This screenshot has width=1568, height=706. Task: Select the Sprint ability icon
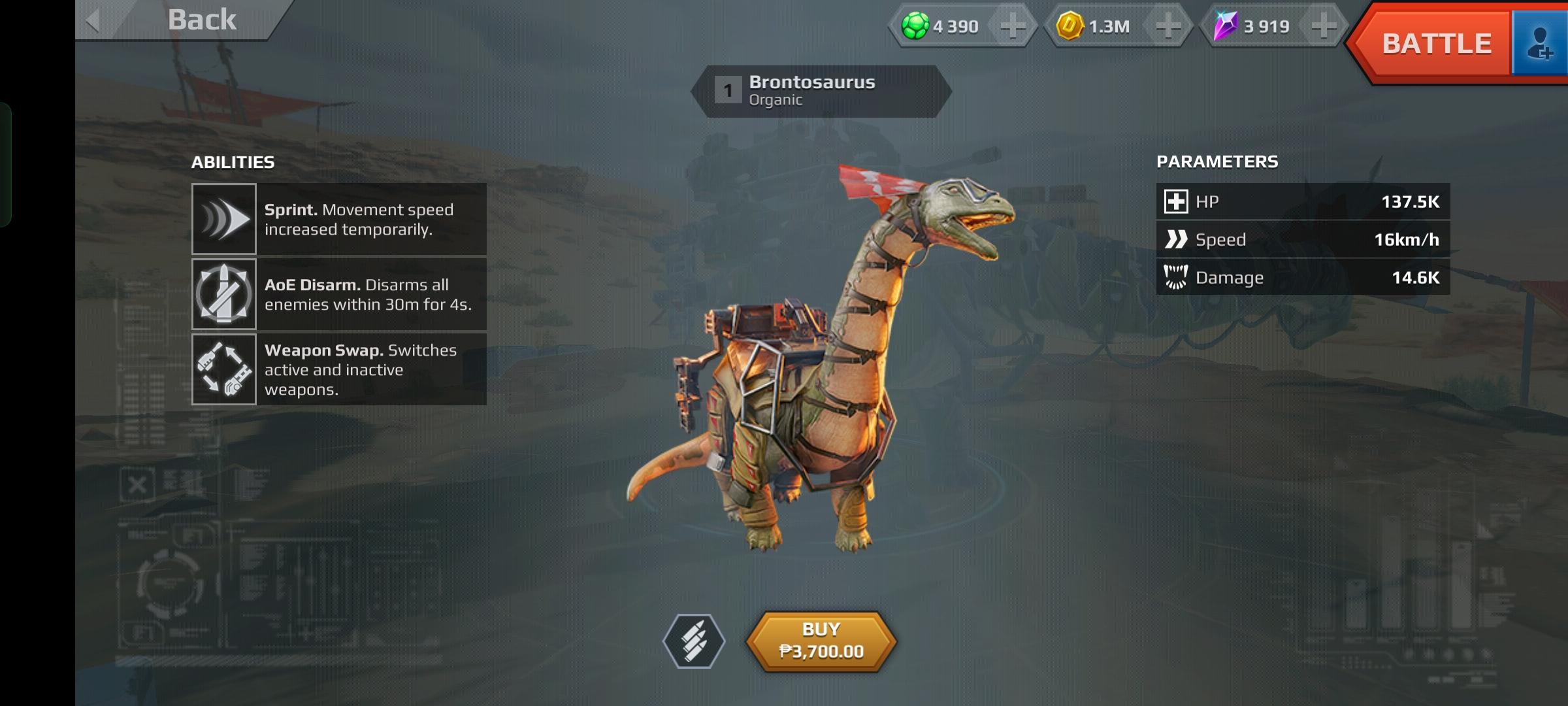pos(224,219)
